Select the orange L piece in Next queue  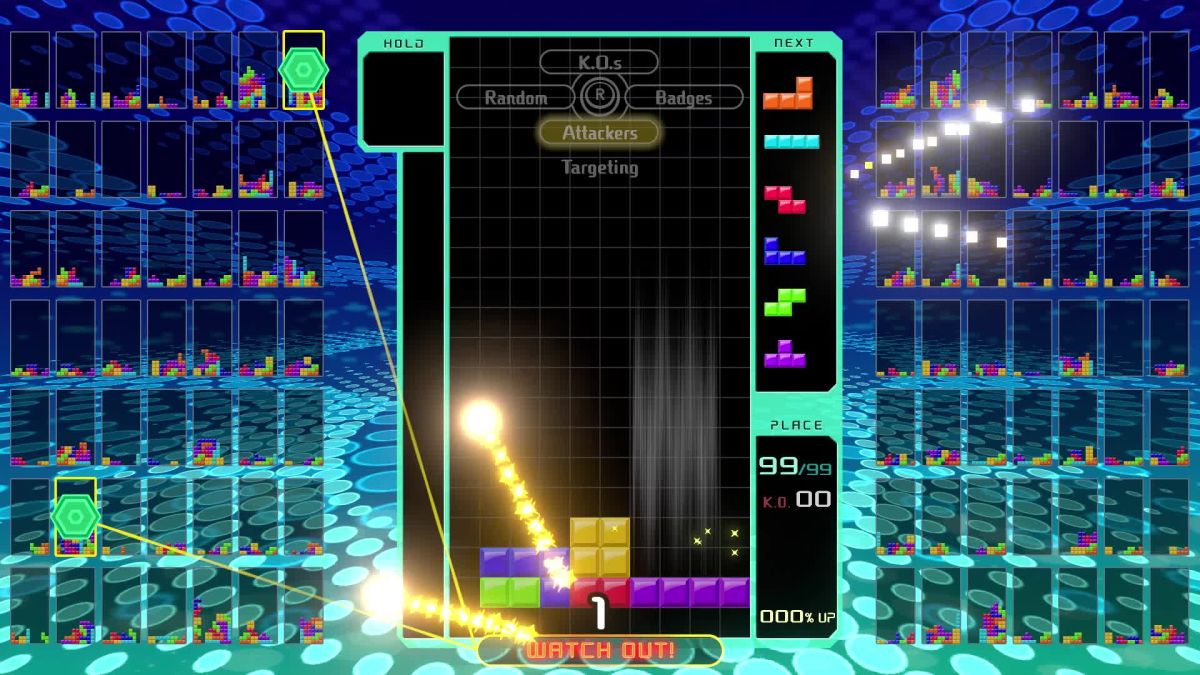pos(789,94)
